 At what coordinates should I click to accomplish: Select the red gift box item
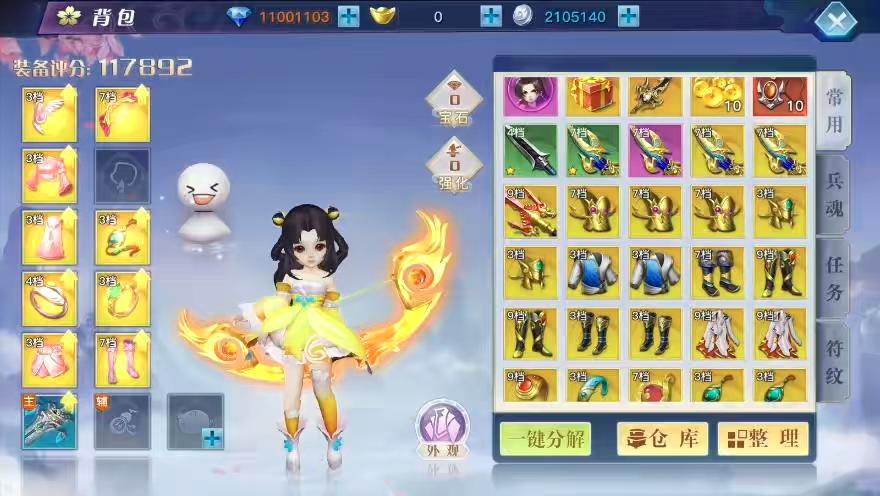click(594, 96)
